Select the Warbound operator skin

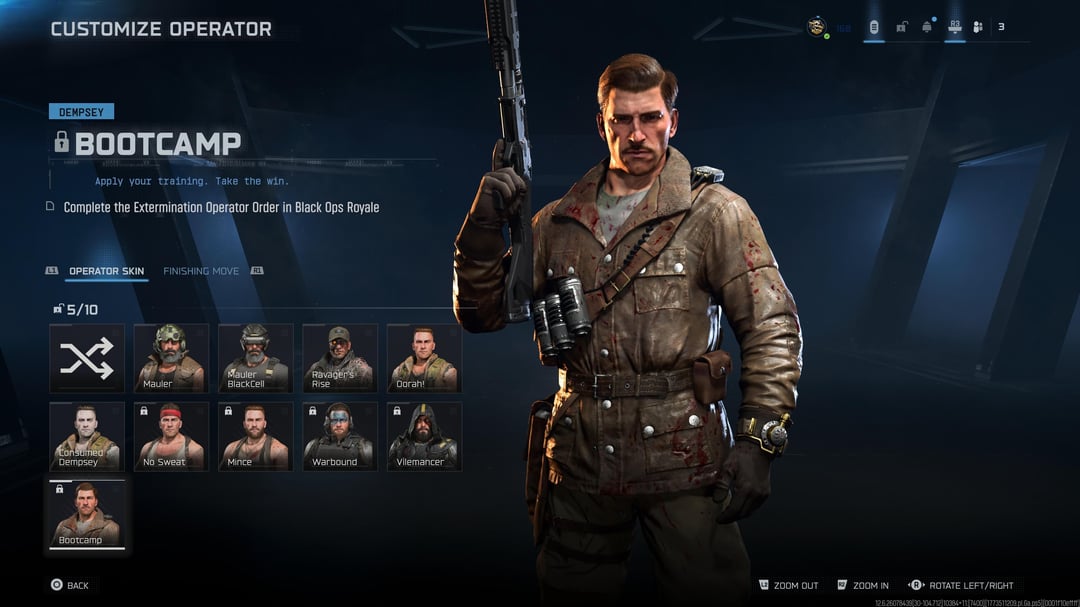pyautogui.click(x=340, y=436)
